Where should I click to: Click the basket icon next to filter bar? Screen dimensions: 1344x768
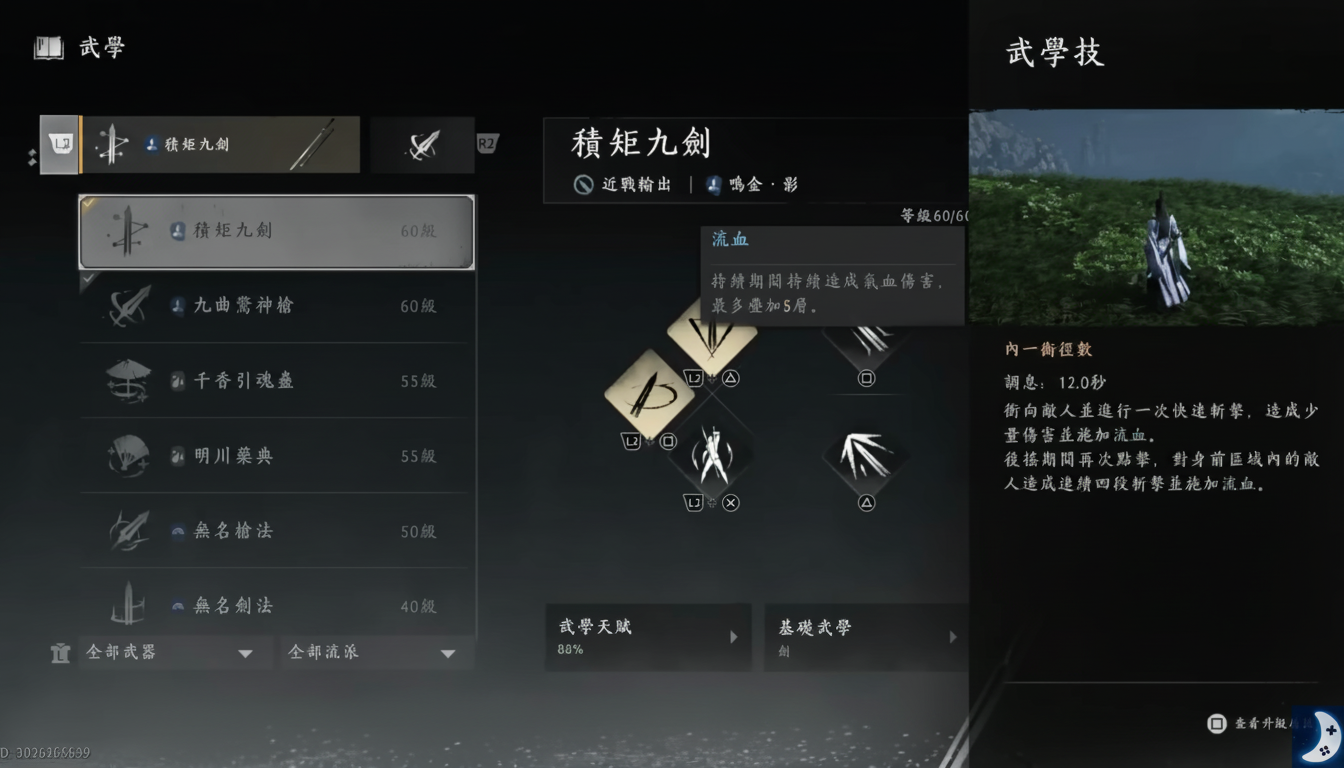coord(60,652)
